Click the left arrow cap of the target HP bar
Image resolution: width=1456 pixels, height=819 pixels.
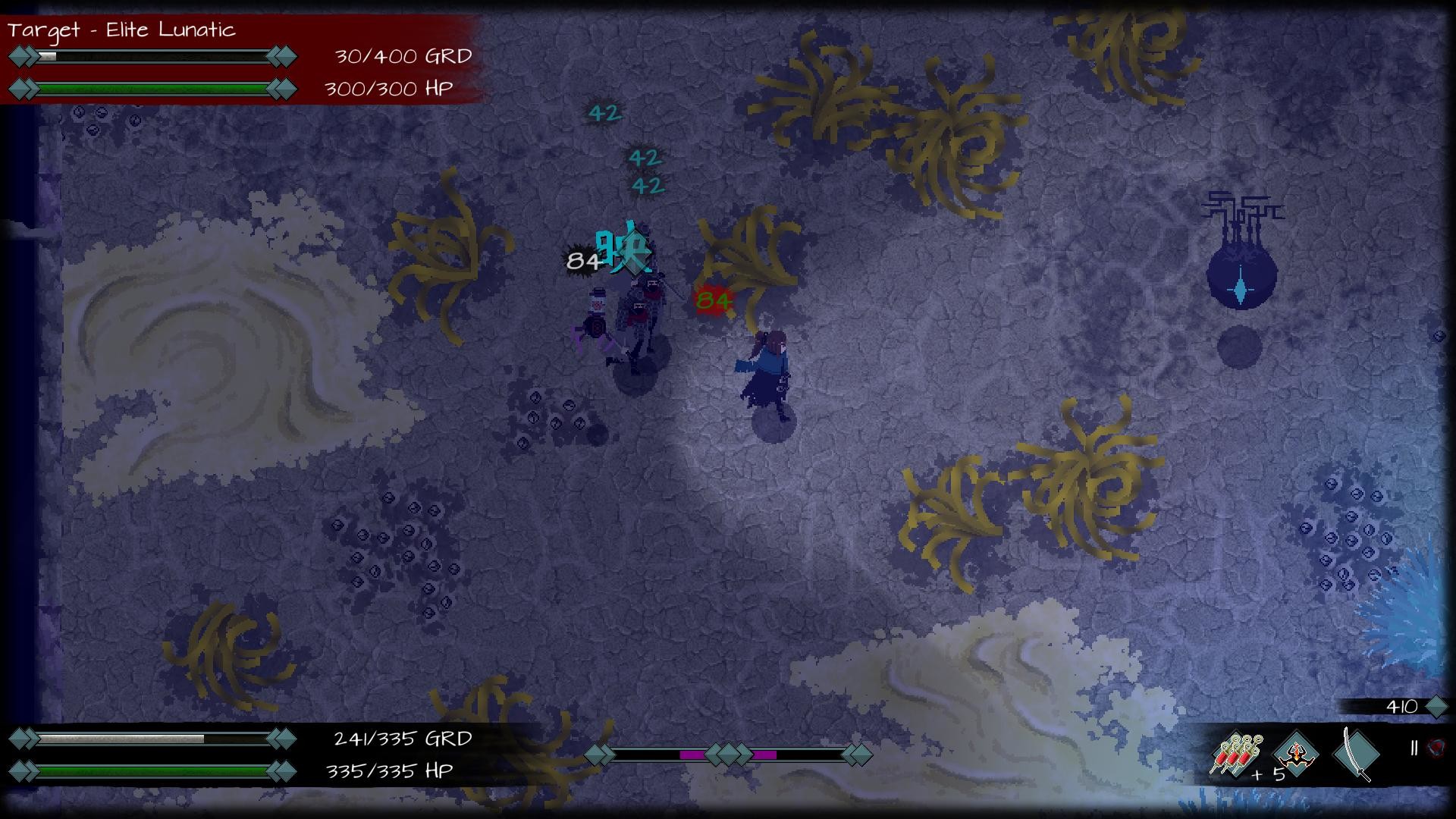[20, 89]
